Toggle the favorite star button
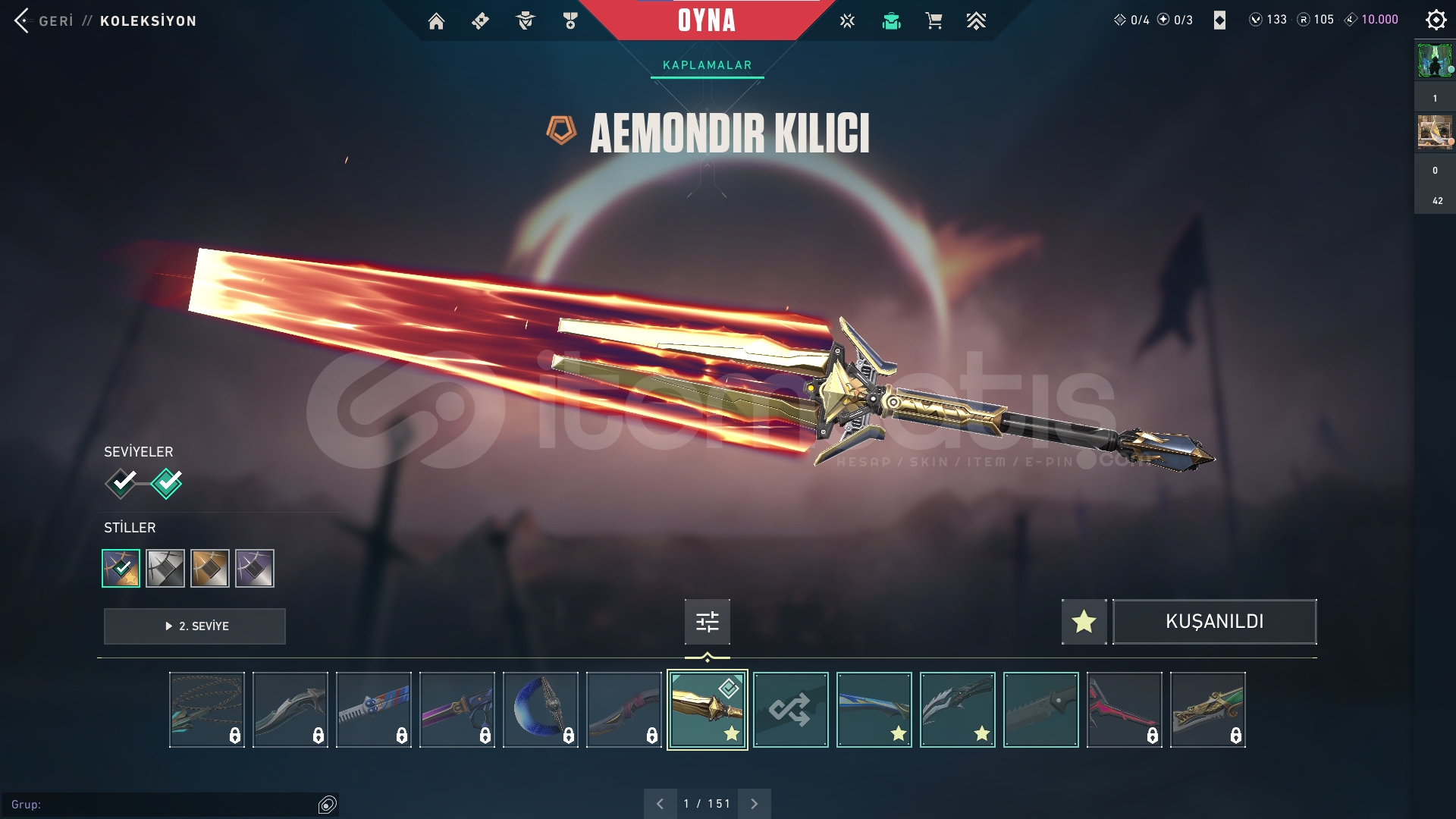 (x=1084, y=622)
